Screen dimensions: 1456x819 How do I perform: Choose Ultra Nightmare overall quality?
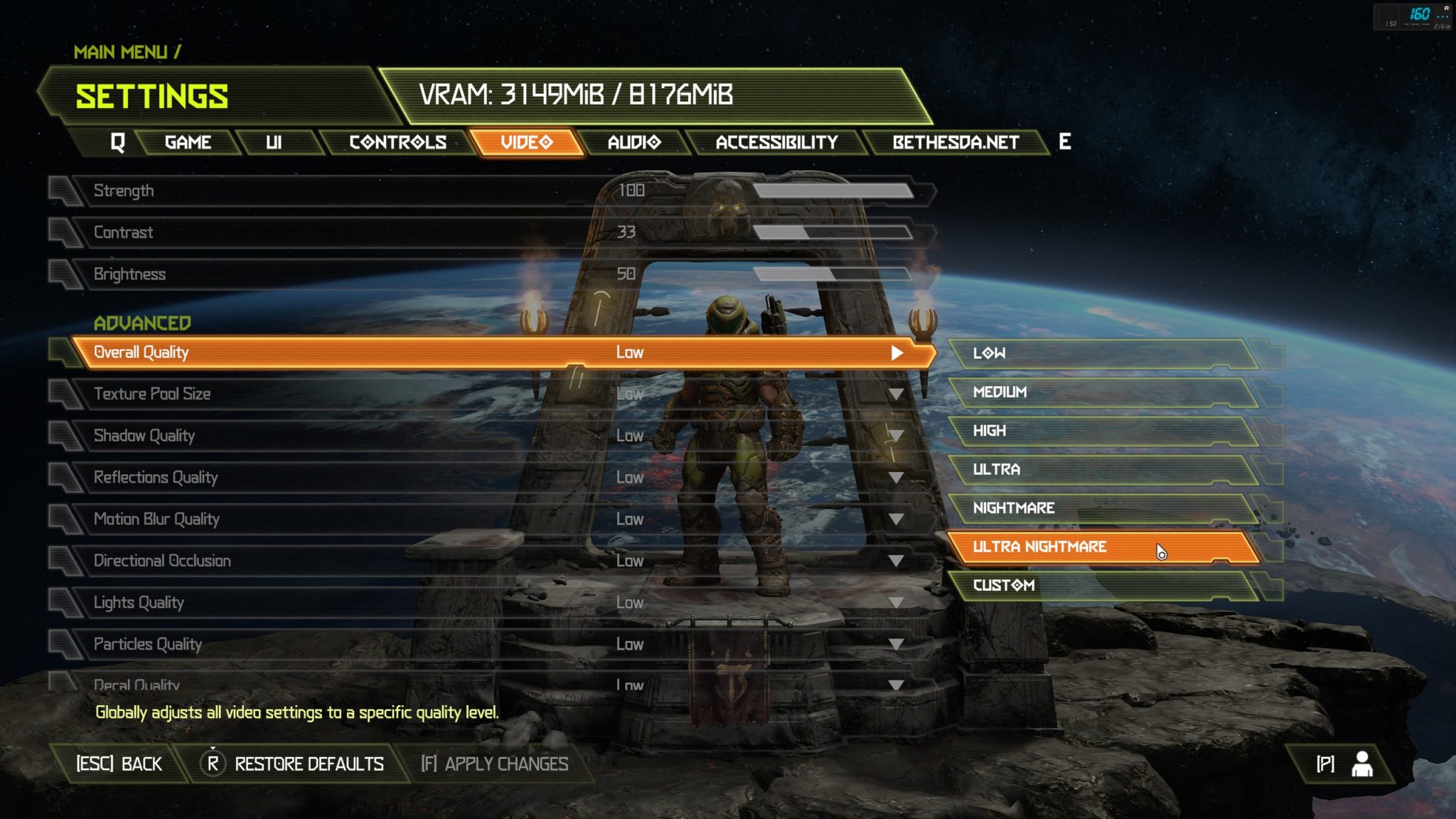click(x=1102, y=547)
